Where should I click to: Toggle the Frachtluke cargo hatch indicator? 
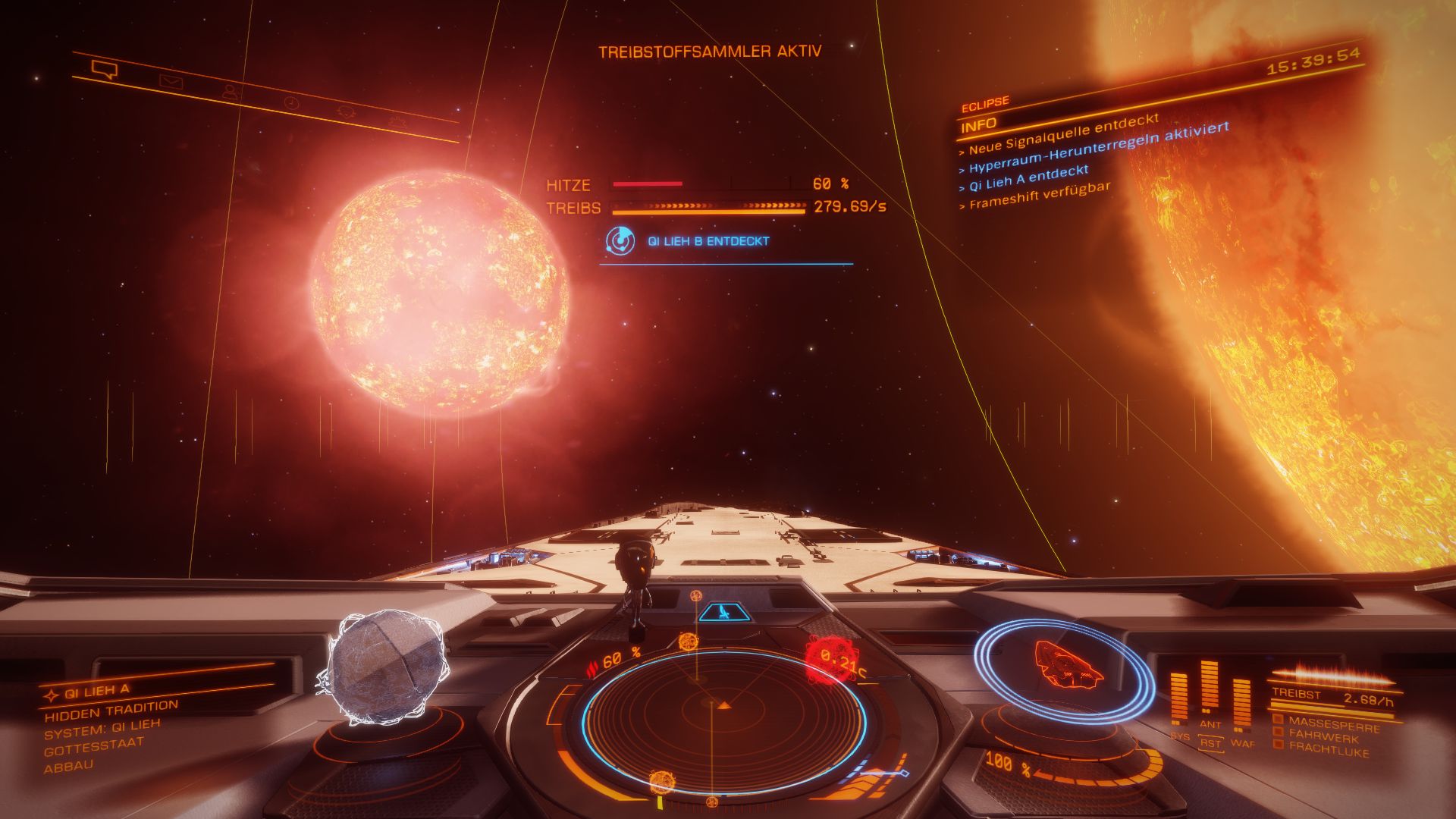point(1327,748)
